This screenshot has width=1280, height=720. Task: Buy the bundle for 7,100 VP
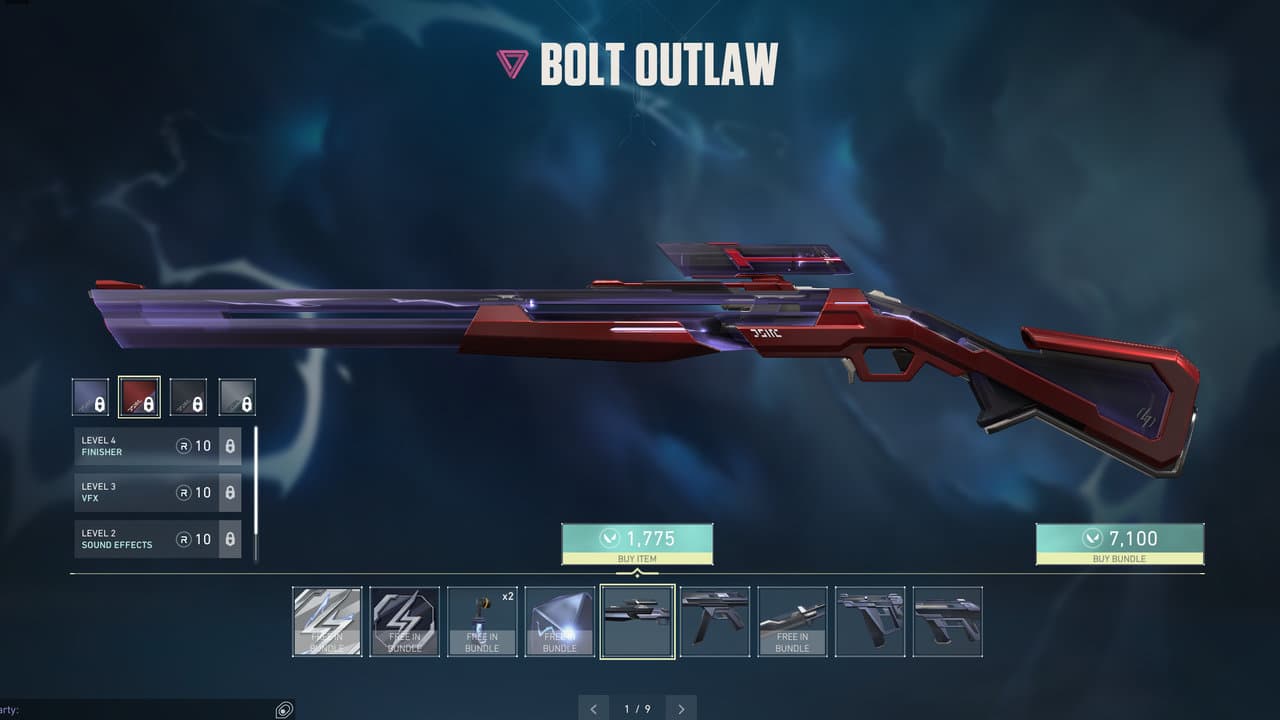(1118, 543)
